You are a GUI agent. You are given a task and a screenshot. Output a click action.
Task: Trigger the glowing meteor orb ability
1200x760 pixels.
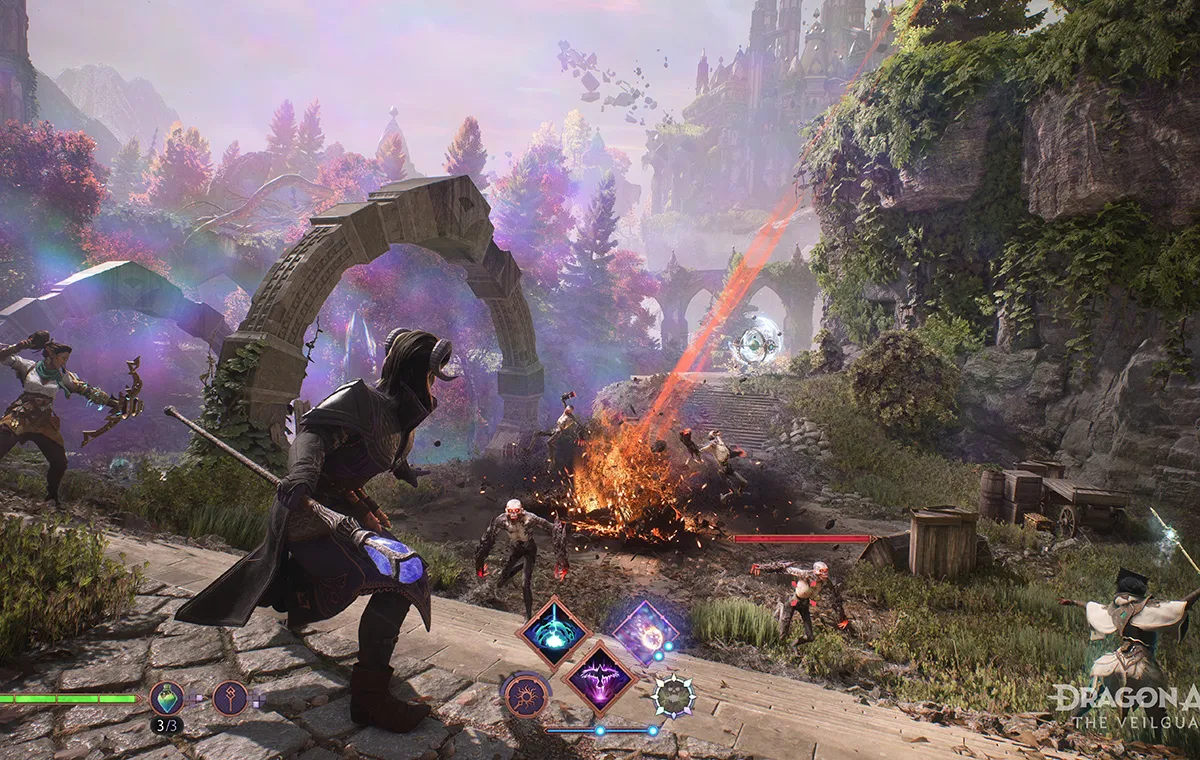[645, 632]
